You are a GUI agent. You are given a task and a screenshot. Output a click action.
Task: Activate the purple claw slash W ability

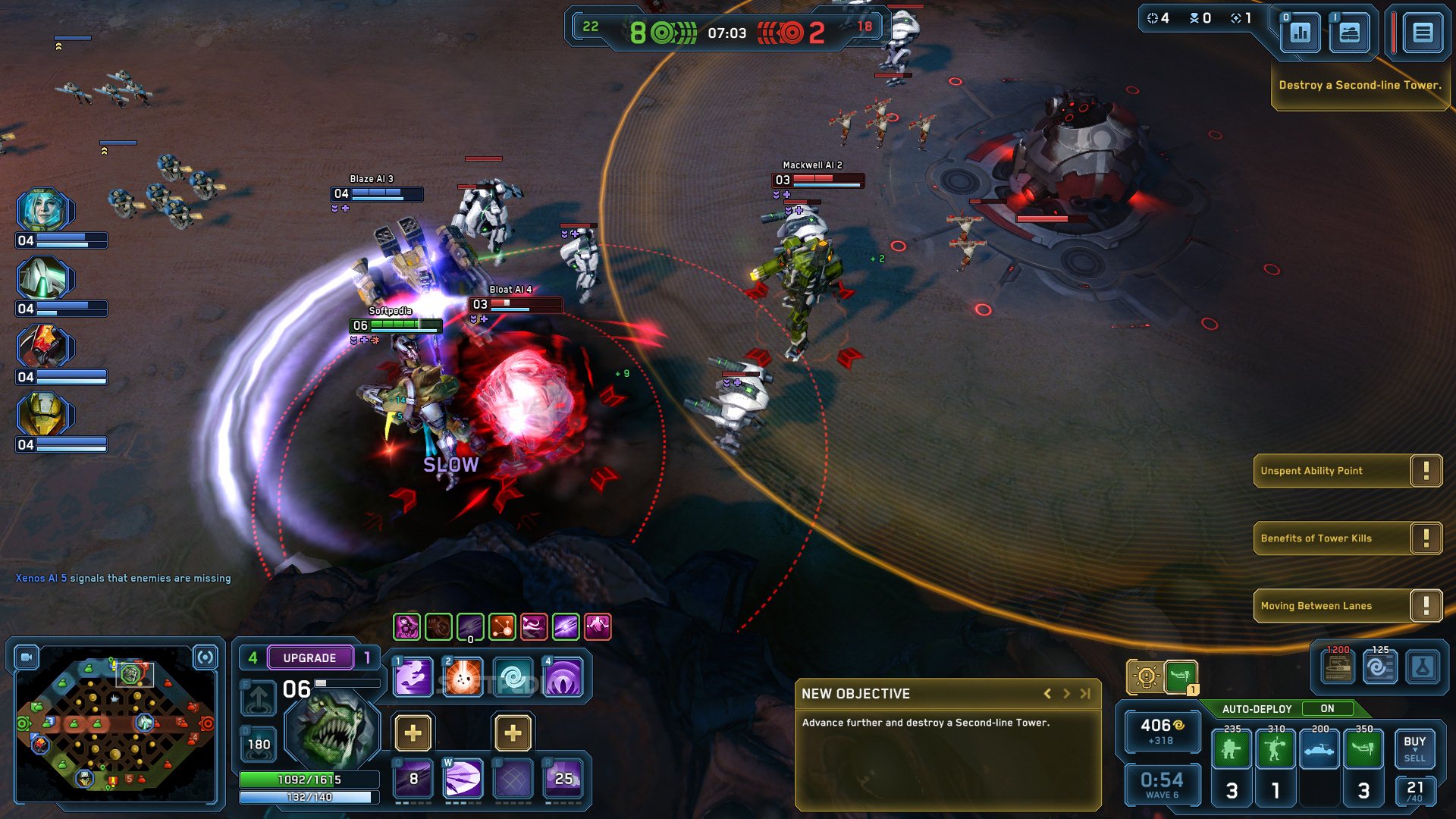point(463,779)
